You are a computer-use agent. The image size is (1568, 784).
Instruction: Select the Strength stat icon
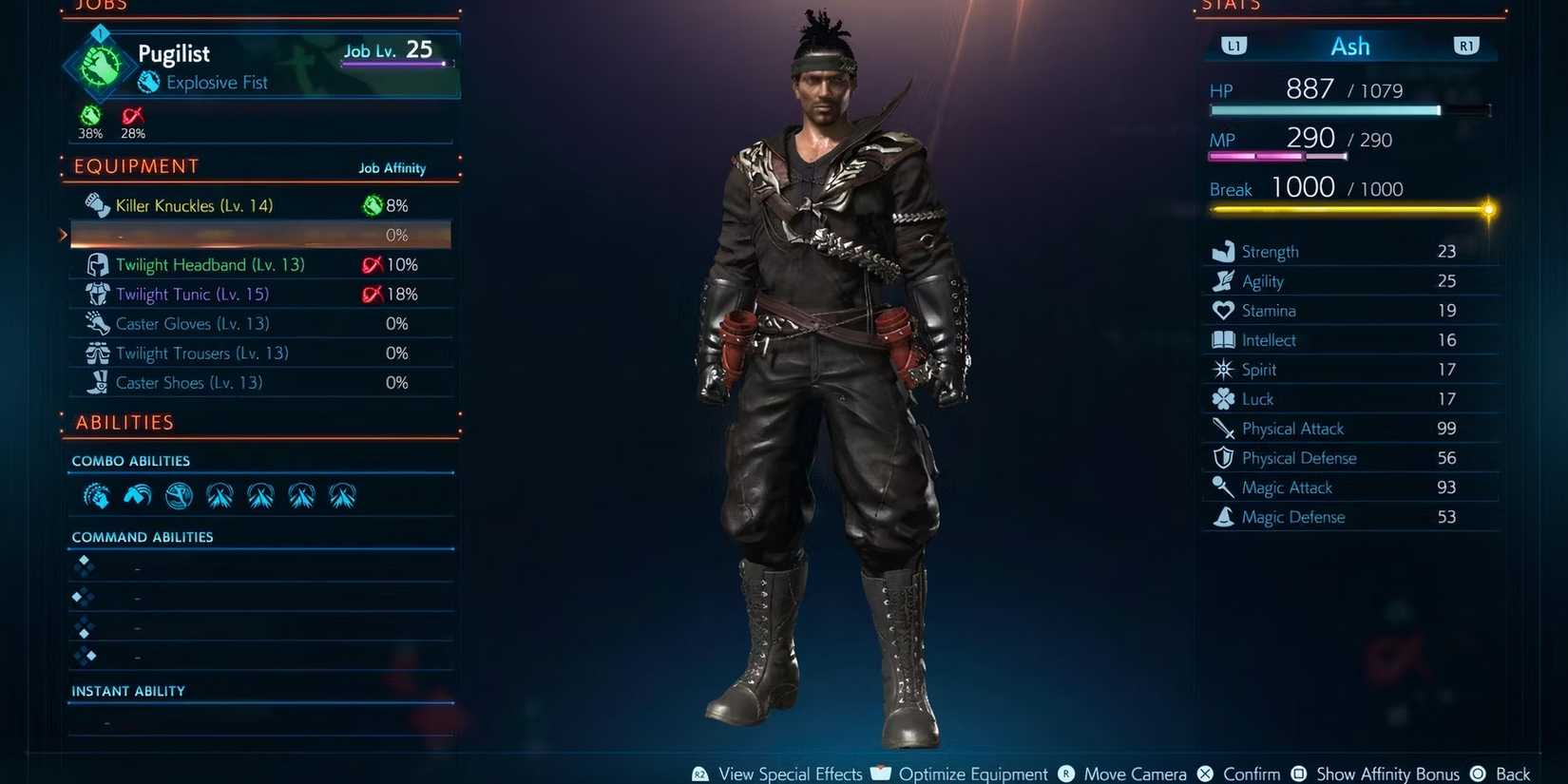[x=1223, y=251]
